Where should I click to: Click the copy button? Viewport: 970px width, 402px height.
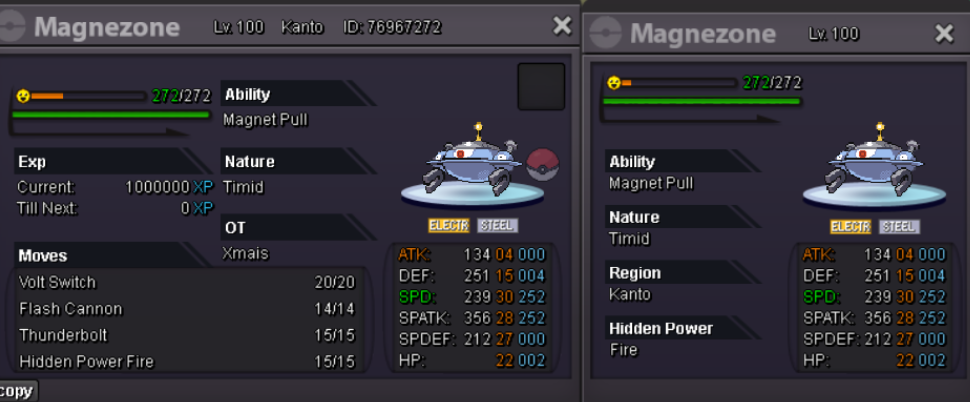pyautogui.click(x=17, y=391)
